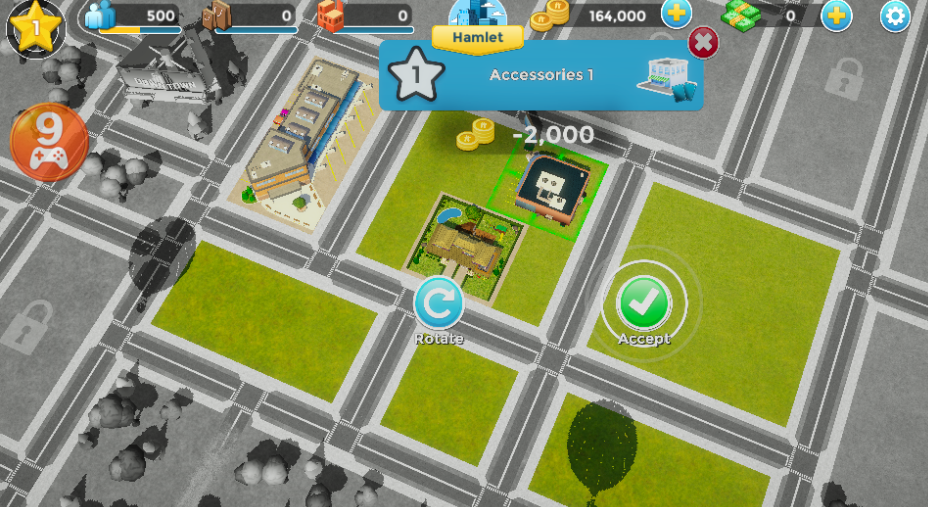This screenshot has height=507, width=928.
Task: Tap the orange bricks materials icon
Action: [331, 16]
